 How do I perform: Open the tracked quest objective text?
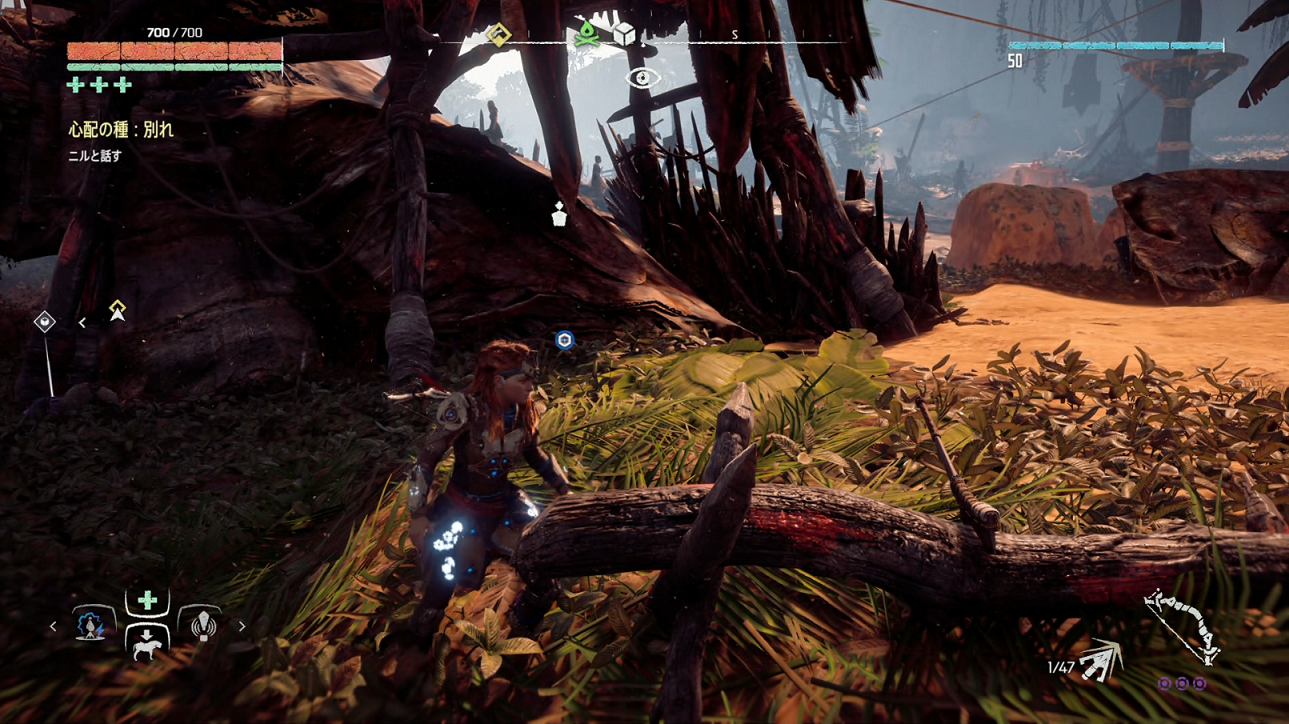120,130
